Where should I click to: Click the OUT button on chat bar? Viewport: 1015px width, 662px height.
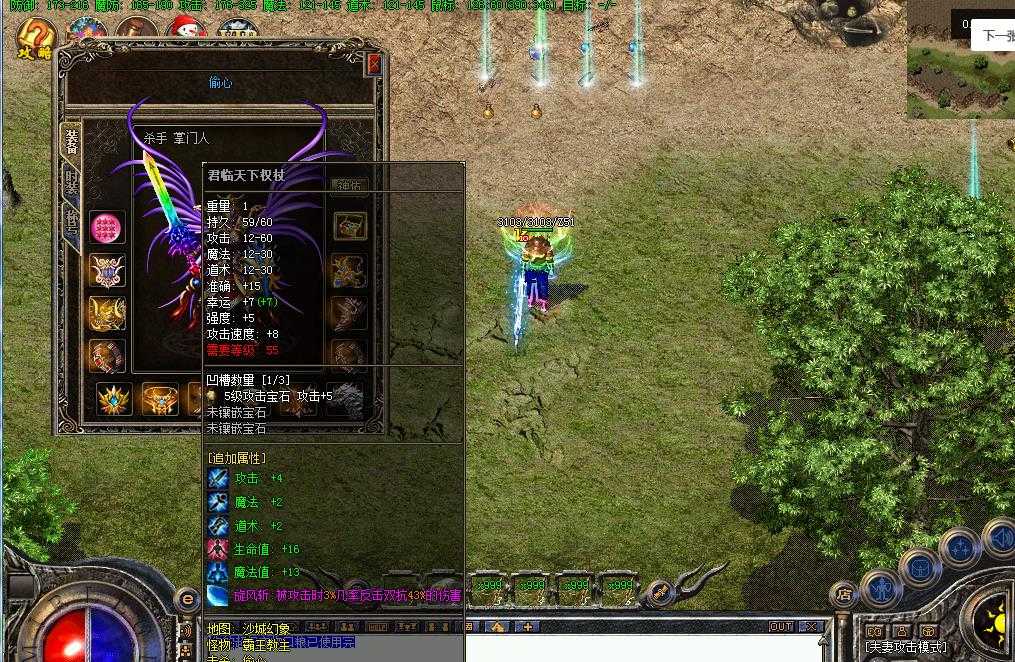(781, 627)
